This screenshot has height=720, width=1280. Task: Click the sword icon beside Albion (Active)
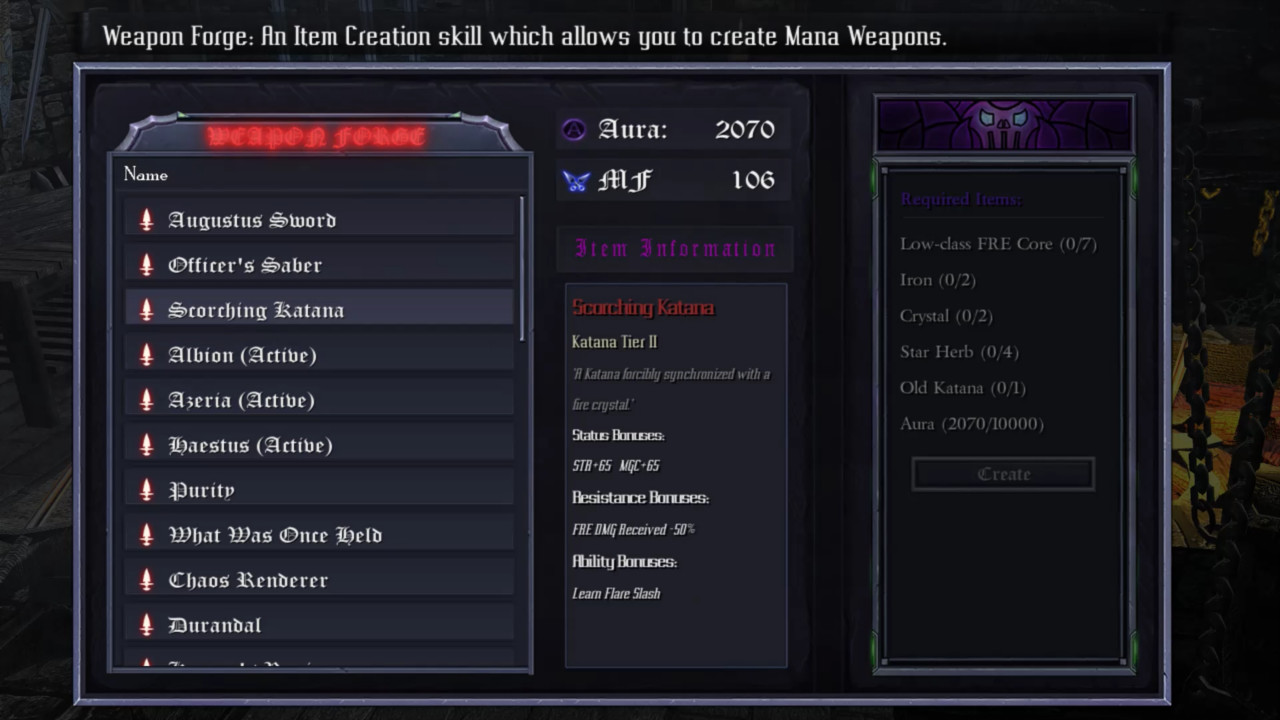click(x=145, y=355)
